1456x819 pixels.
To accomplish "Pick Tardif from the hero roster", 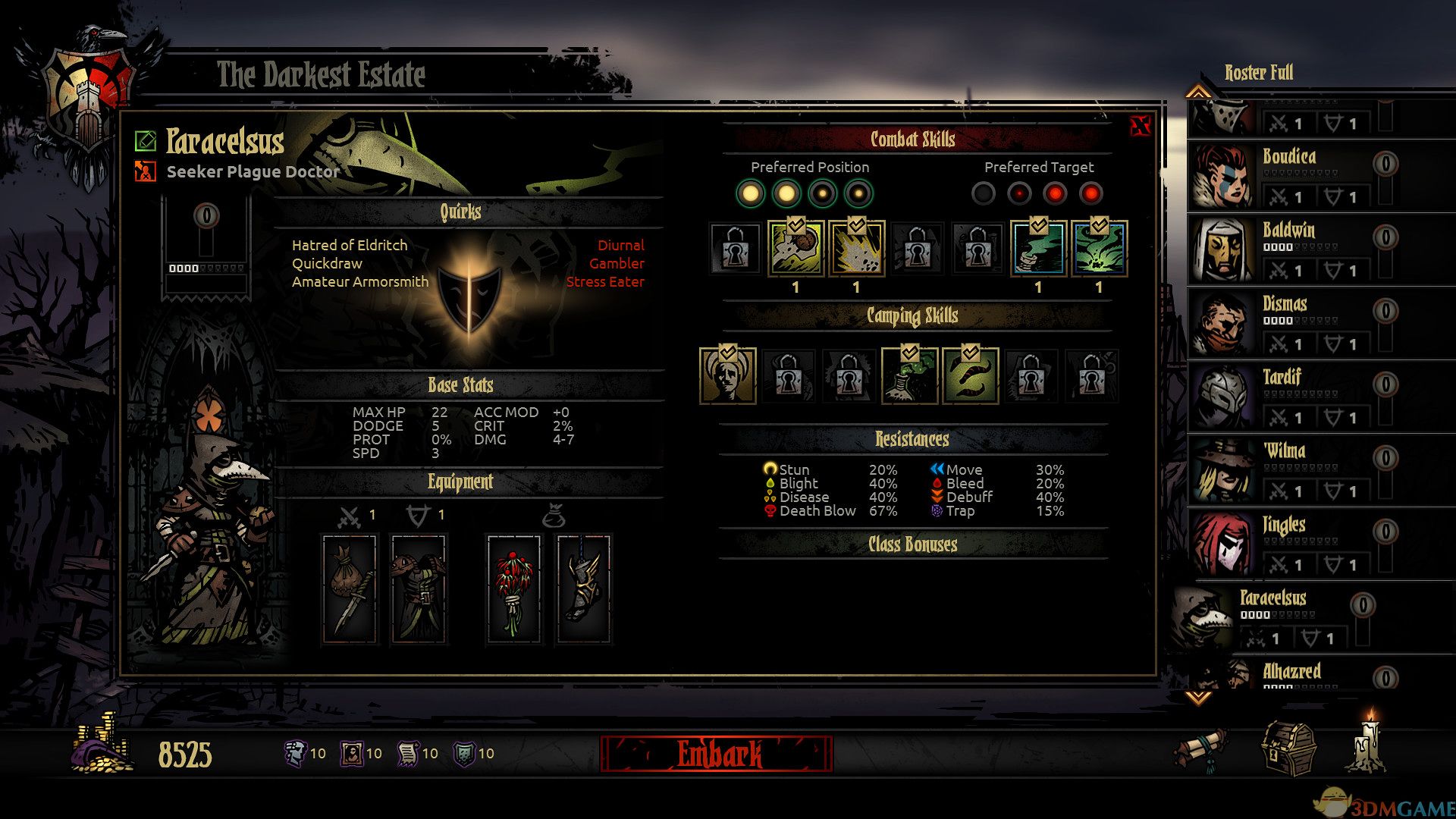I will click(x=1289, y=396).
